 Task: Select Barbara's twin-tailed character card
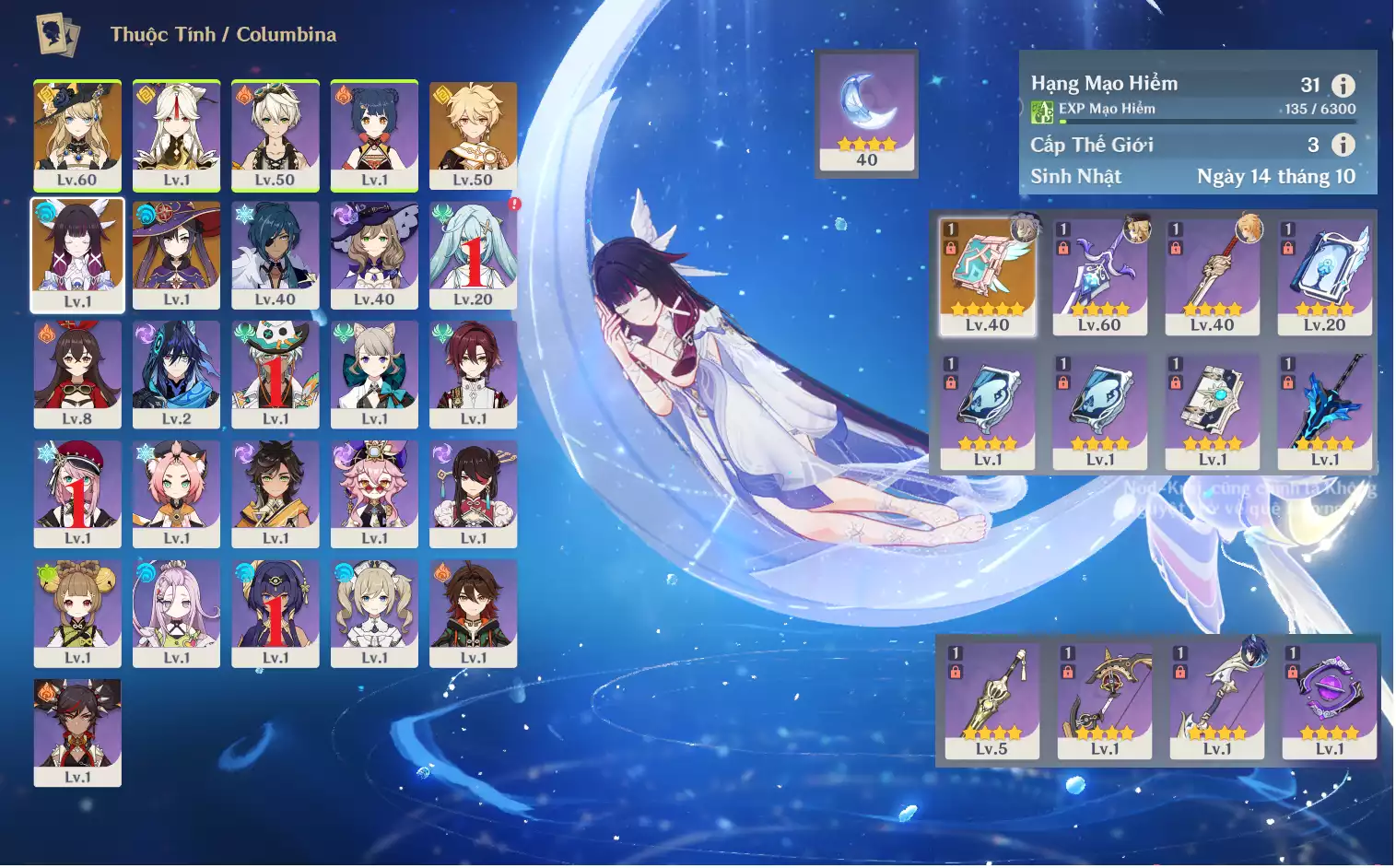pyautogui.click(x=374, y=614)
